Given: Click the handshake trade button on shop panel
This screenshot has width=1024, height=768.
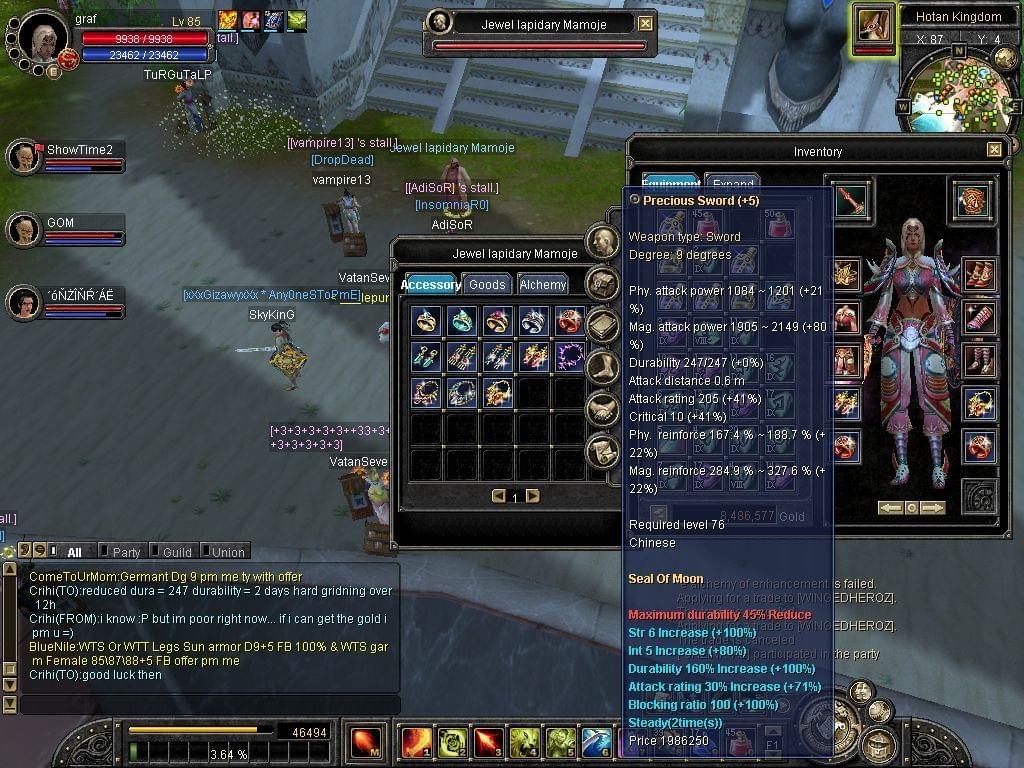Looking at the screenshot, I should [603, 408].
